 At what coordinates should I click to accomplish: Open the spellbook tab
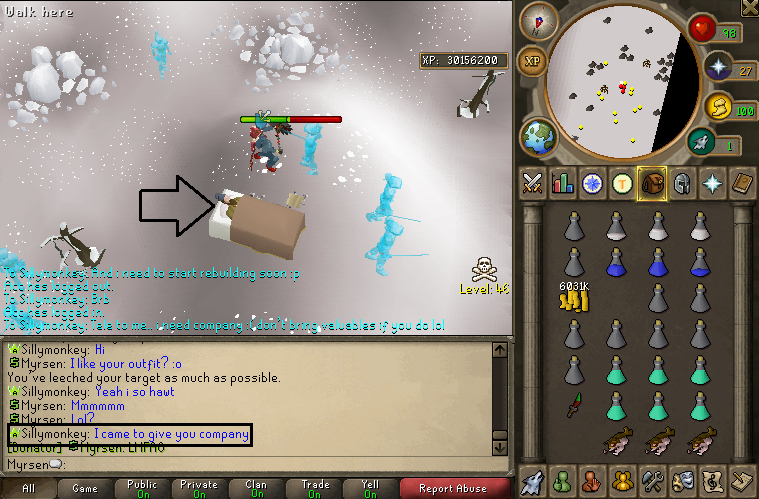coord(744,183)
